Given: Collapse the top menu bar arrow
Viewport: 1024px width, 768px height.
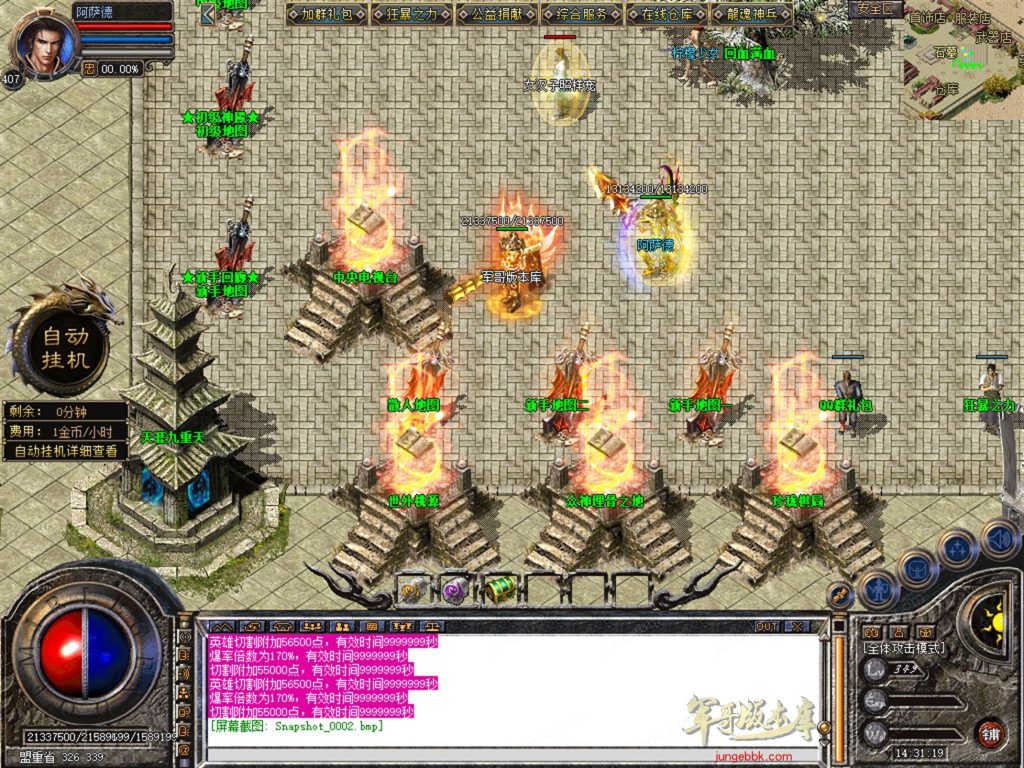Looking at the screenshot, I should click(x=208, y=14).
